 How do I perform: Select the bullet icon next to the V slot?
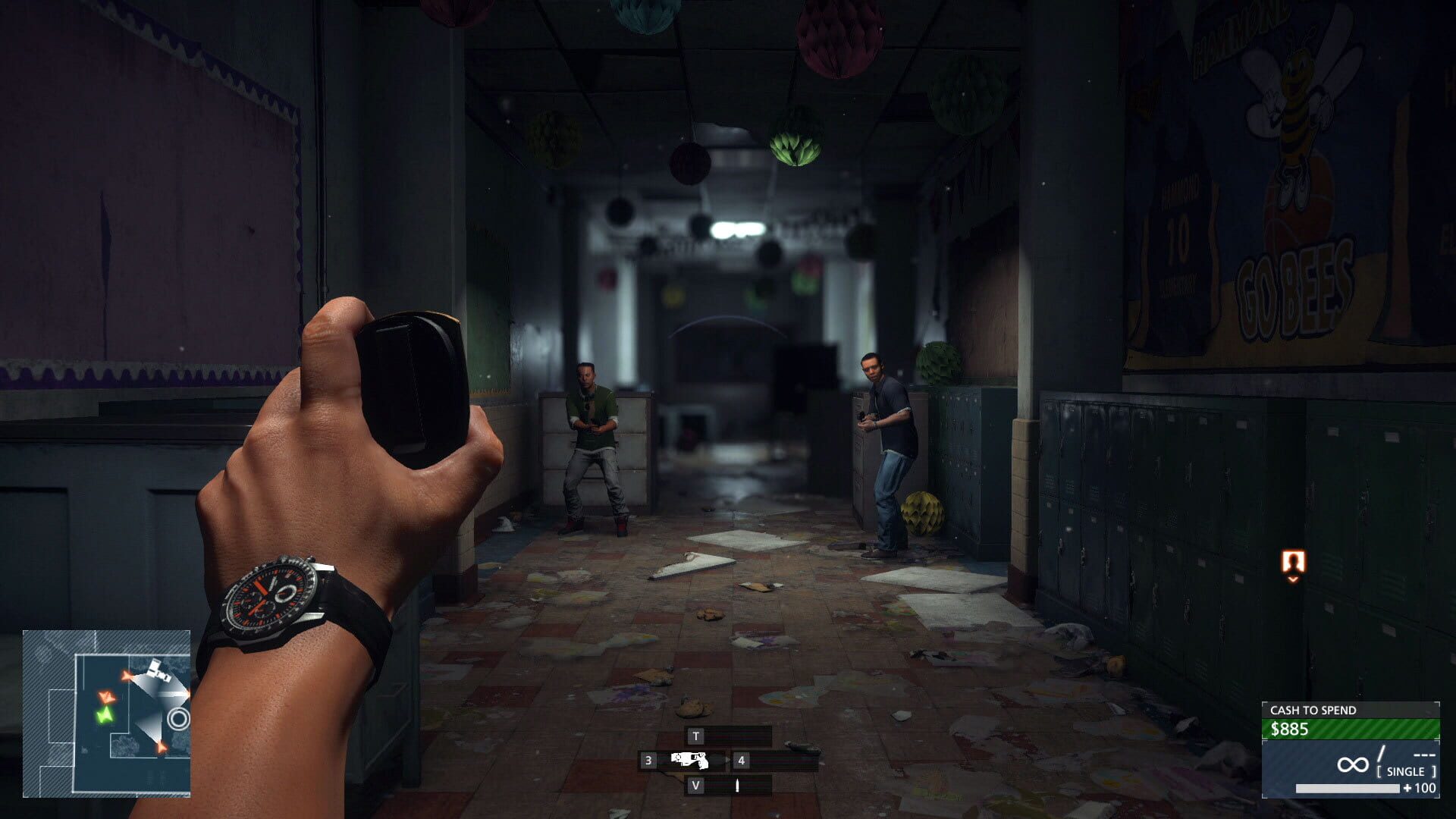(x=738, y=785)
